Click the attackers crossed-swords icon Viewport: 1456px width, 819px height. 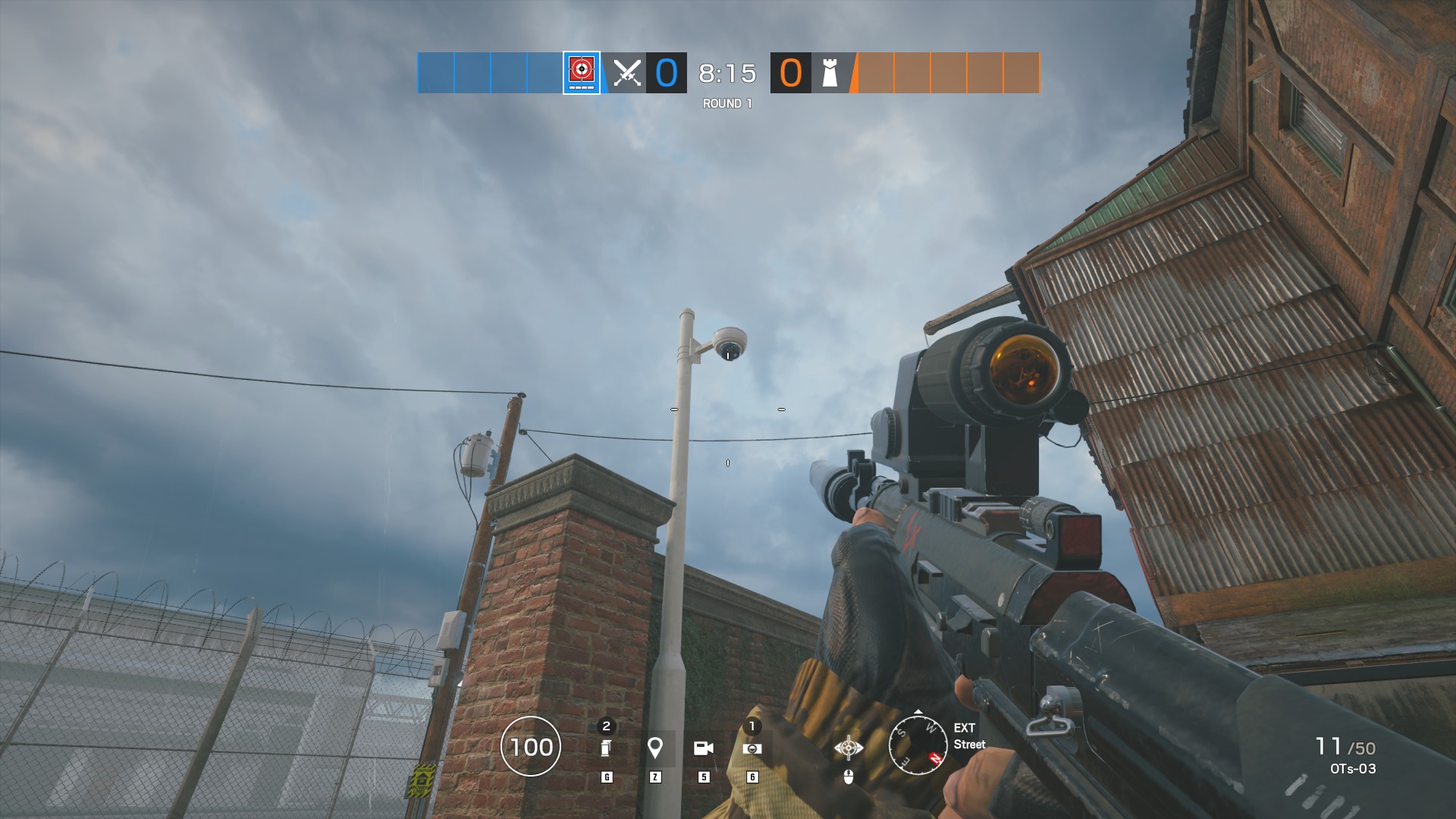[628, 72]
